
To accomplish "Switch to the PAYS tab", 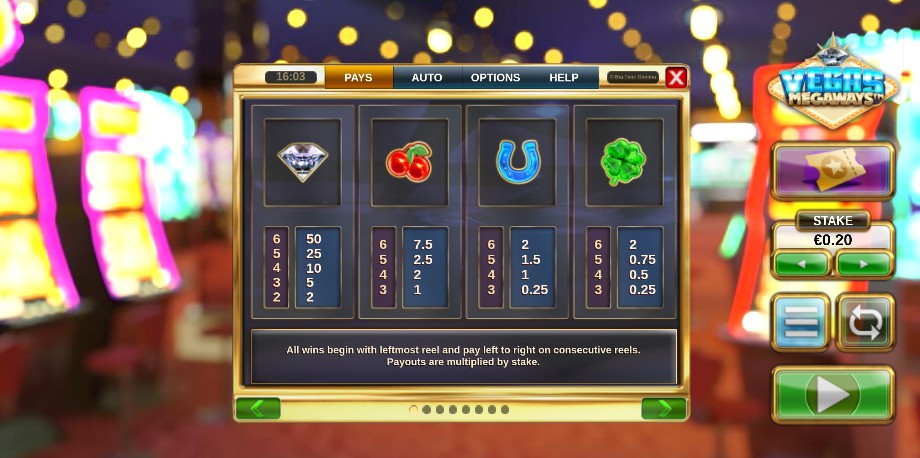I will pos(358,78).
